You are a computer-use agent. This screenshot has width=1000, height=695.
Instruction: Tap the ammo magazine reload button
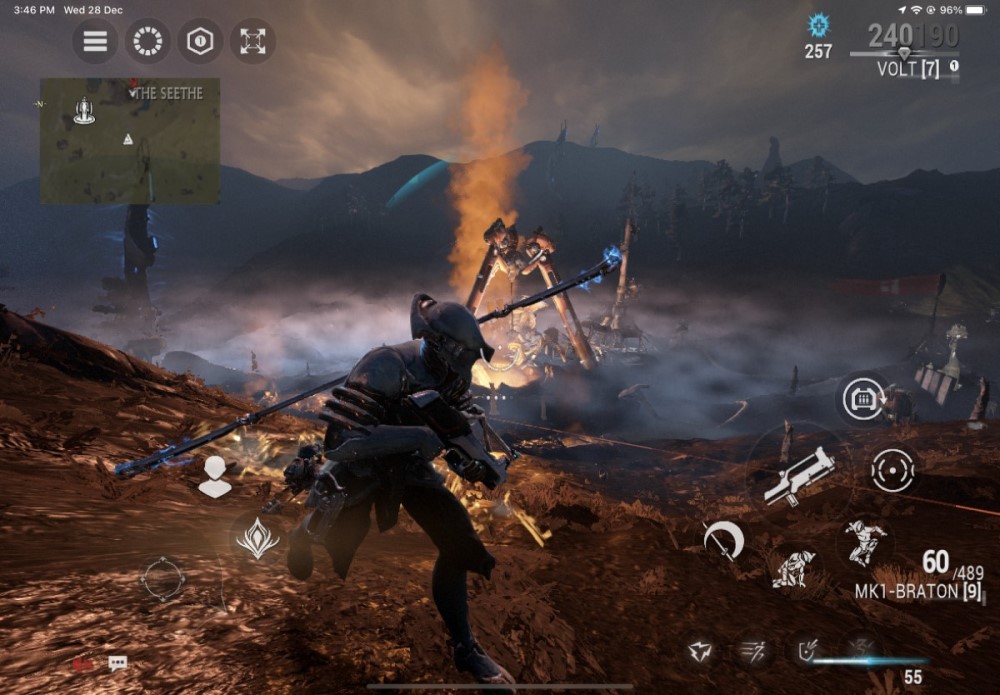tap(861, 399)
